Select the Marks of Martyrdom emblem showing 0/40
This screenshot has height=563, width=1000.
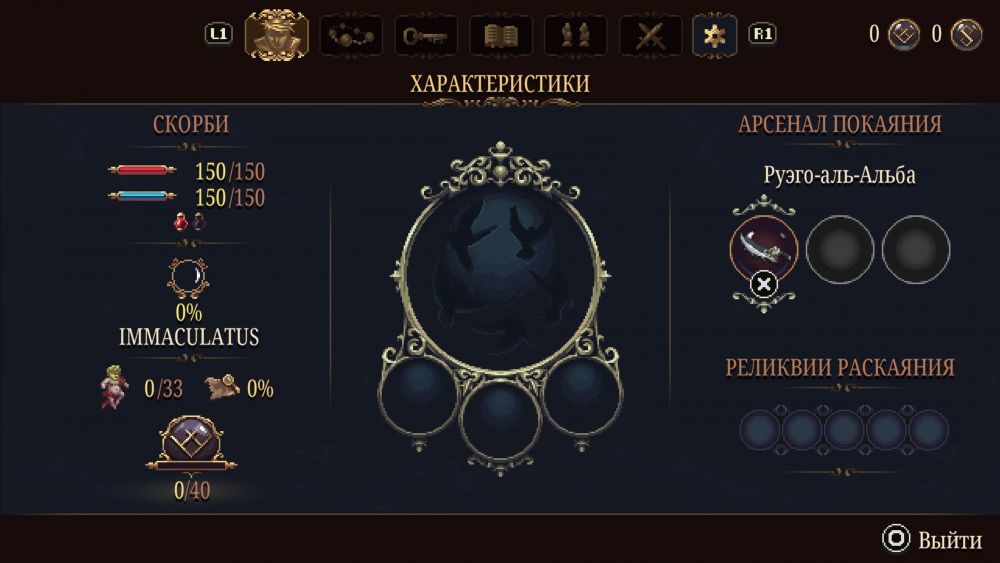click(x=191, y=445)
